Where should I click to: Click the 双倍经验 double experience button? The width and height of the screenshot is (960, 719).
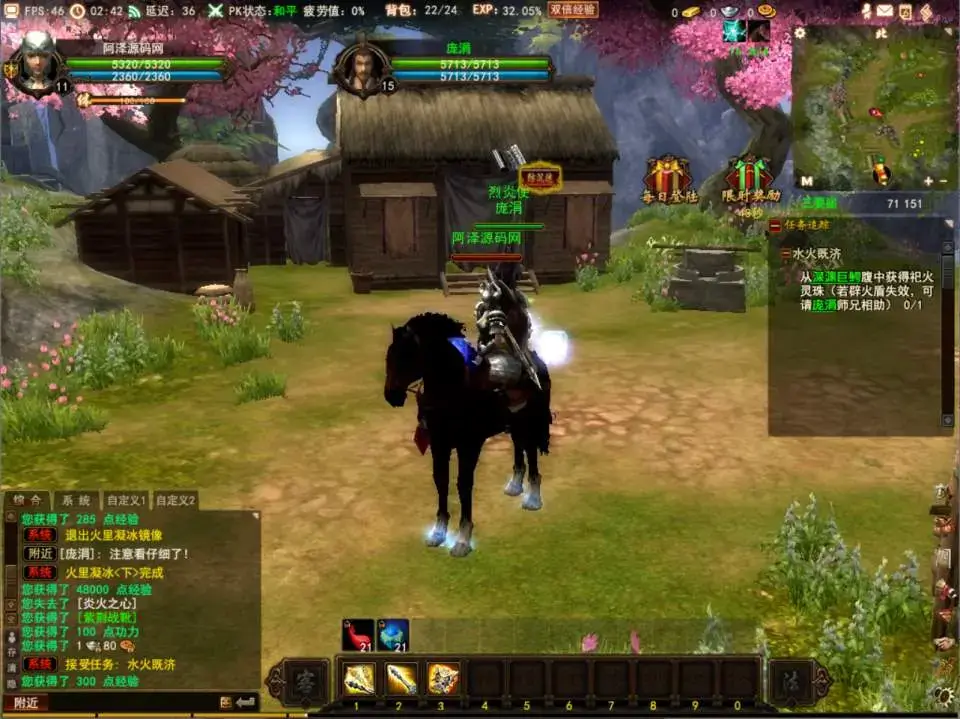574,10
